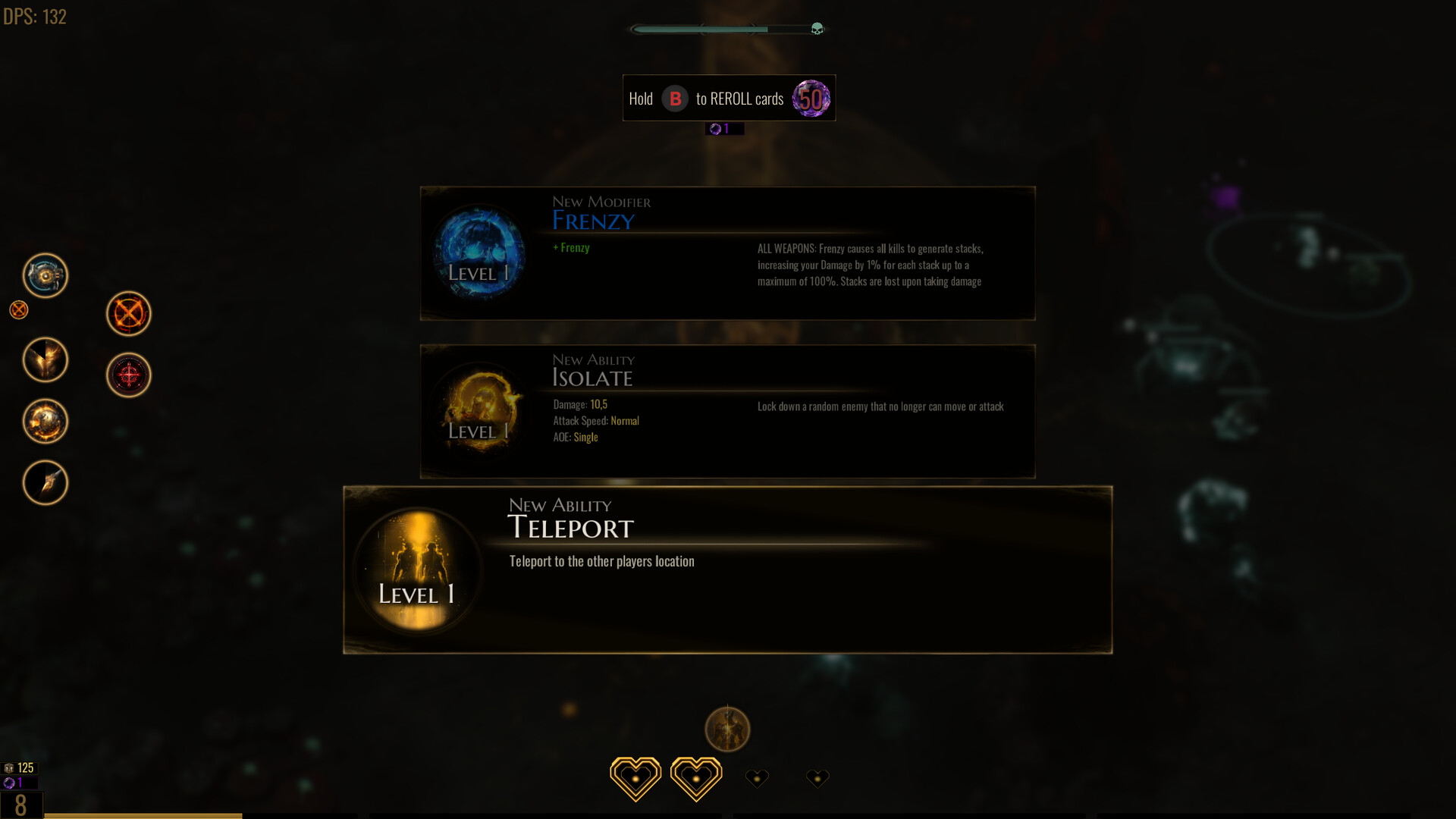
Task: Select the turret weapon icon in the sidebar
Action: click(x=45, y=275)
